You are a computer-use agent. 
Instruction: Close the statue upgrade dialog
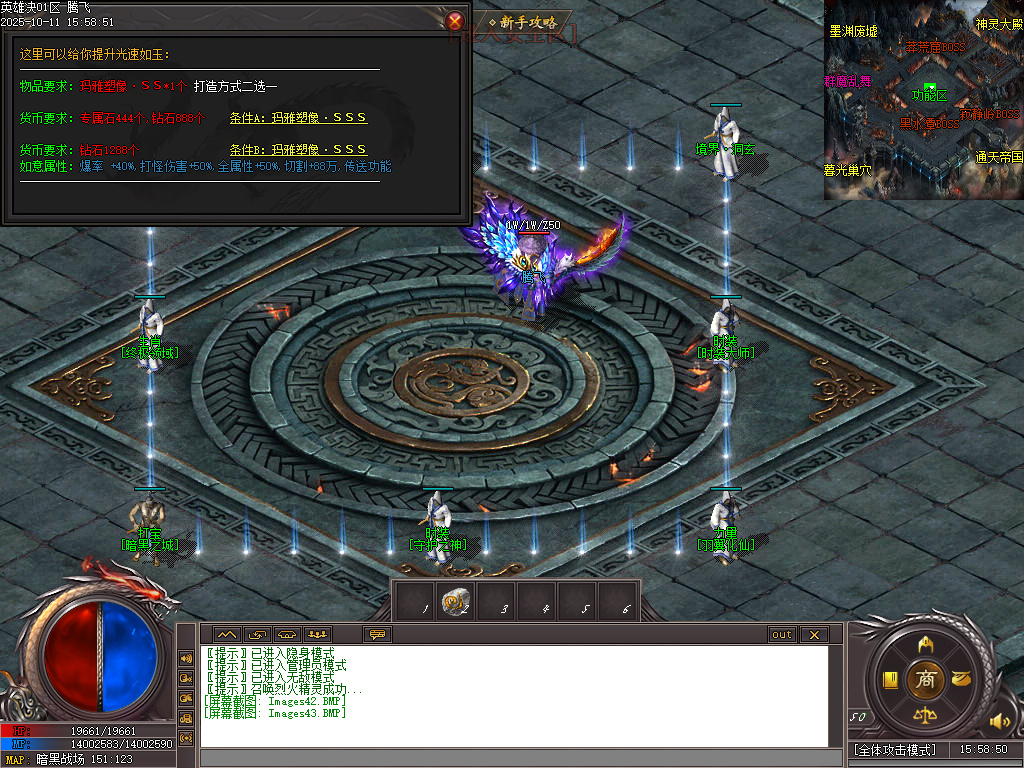click(455, 20)
